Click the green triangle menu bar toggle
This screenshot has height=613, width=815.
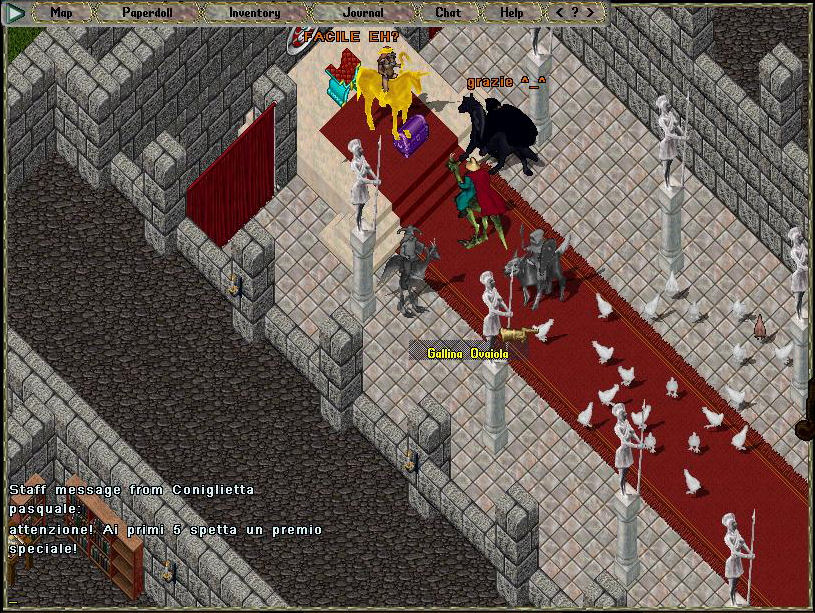16,13
